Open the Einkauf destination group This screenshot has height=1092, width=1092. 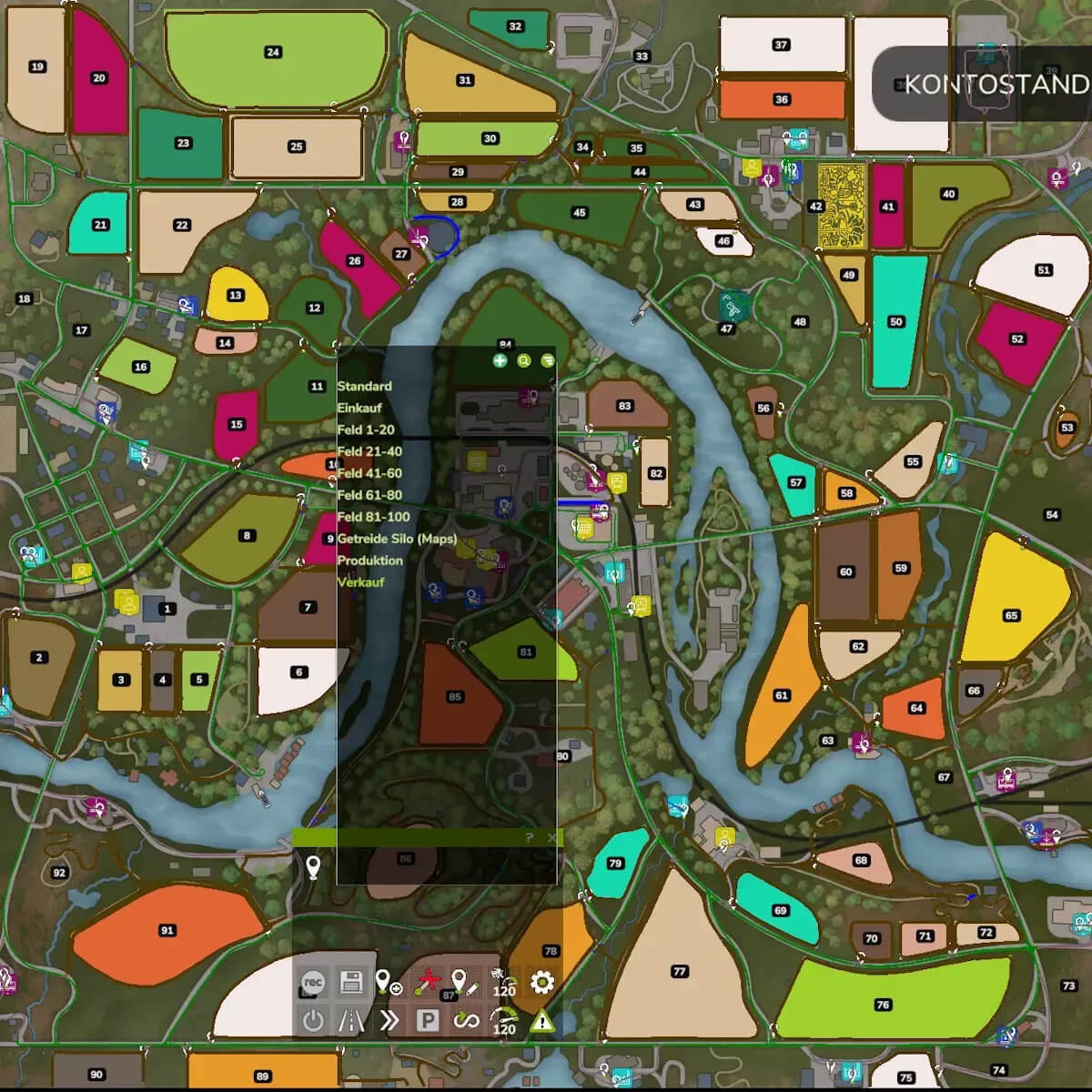pos(359,408)
